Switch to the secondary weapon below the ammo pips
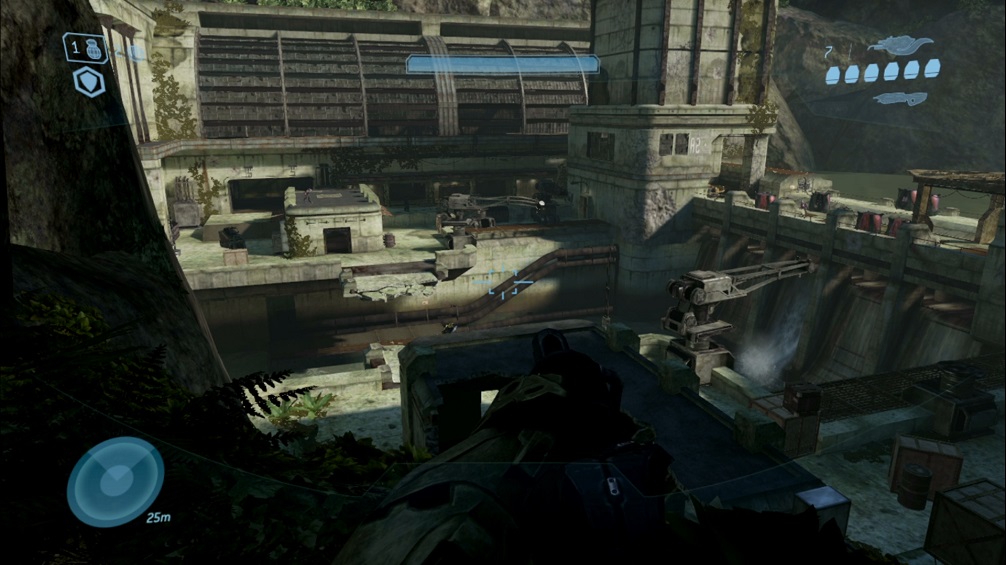Viewport: 1006px width, 565px height. [900, 98]
